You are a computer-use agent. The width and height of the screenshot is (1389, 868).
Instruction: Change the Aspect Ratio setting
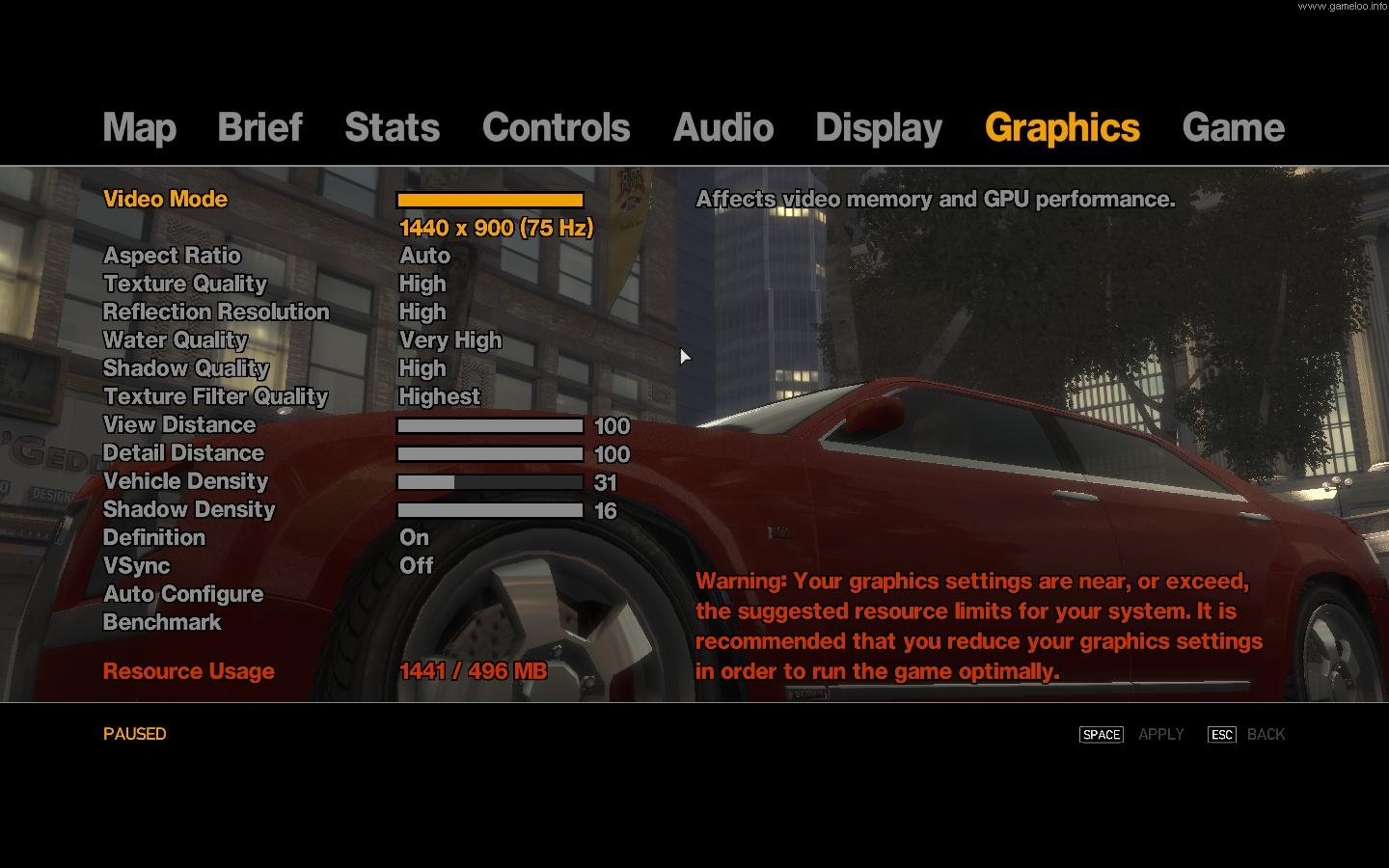pos(172,256)
